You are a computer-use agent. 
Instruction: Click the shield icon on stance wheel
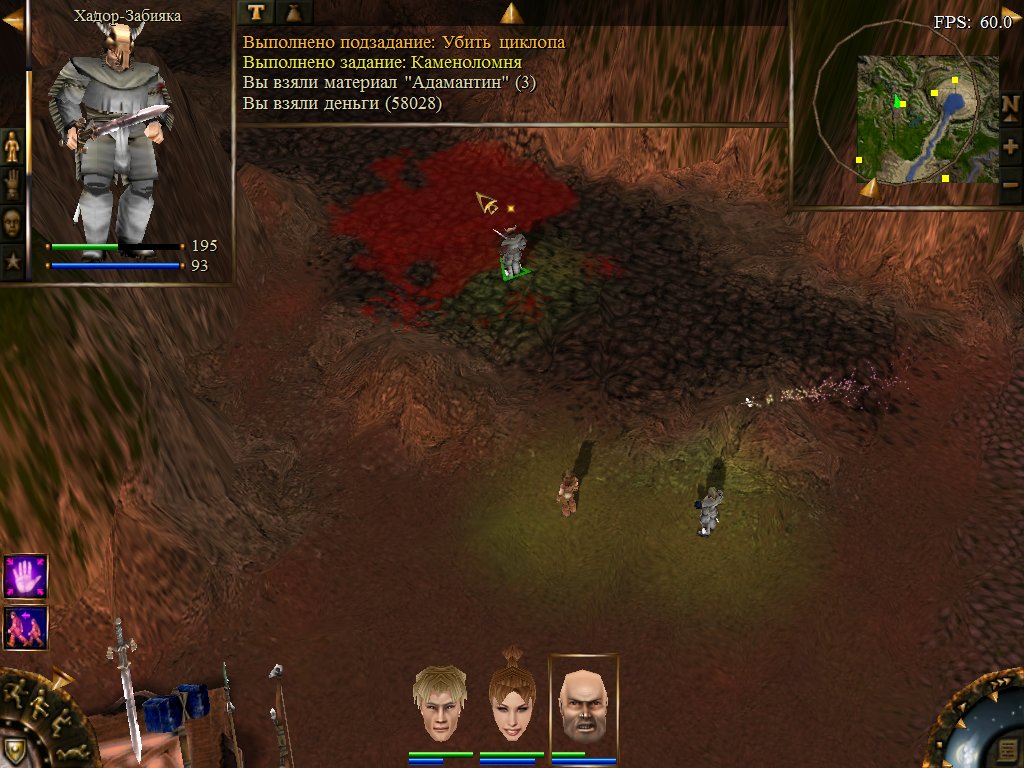point(14,750)
